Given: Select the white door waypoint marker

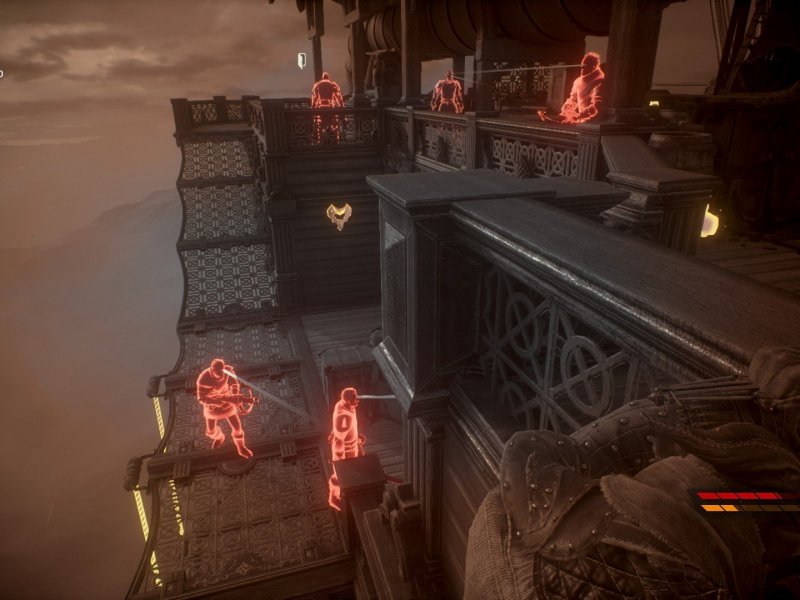Looking at the screenshot, I should pos(301,60).
